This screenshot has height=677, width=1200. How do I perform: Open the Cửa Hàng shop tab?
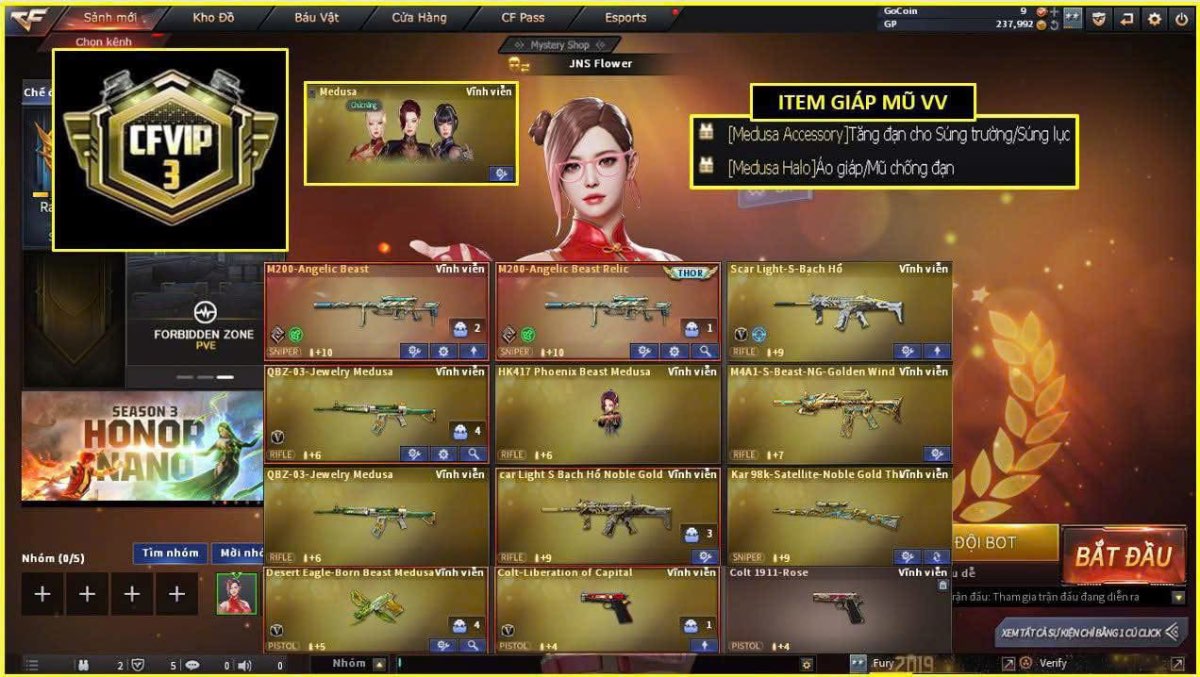(418, 18)
